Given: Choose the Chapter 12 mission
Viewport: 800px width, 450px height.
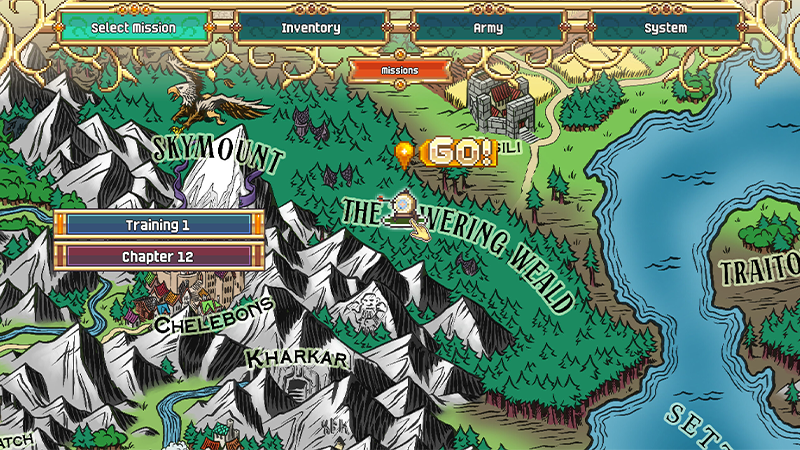Looking at the screenshot, I should (157, 256).
